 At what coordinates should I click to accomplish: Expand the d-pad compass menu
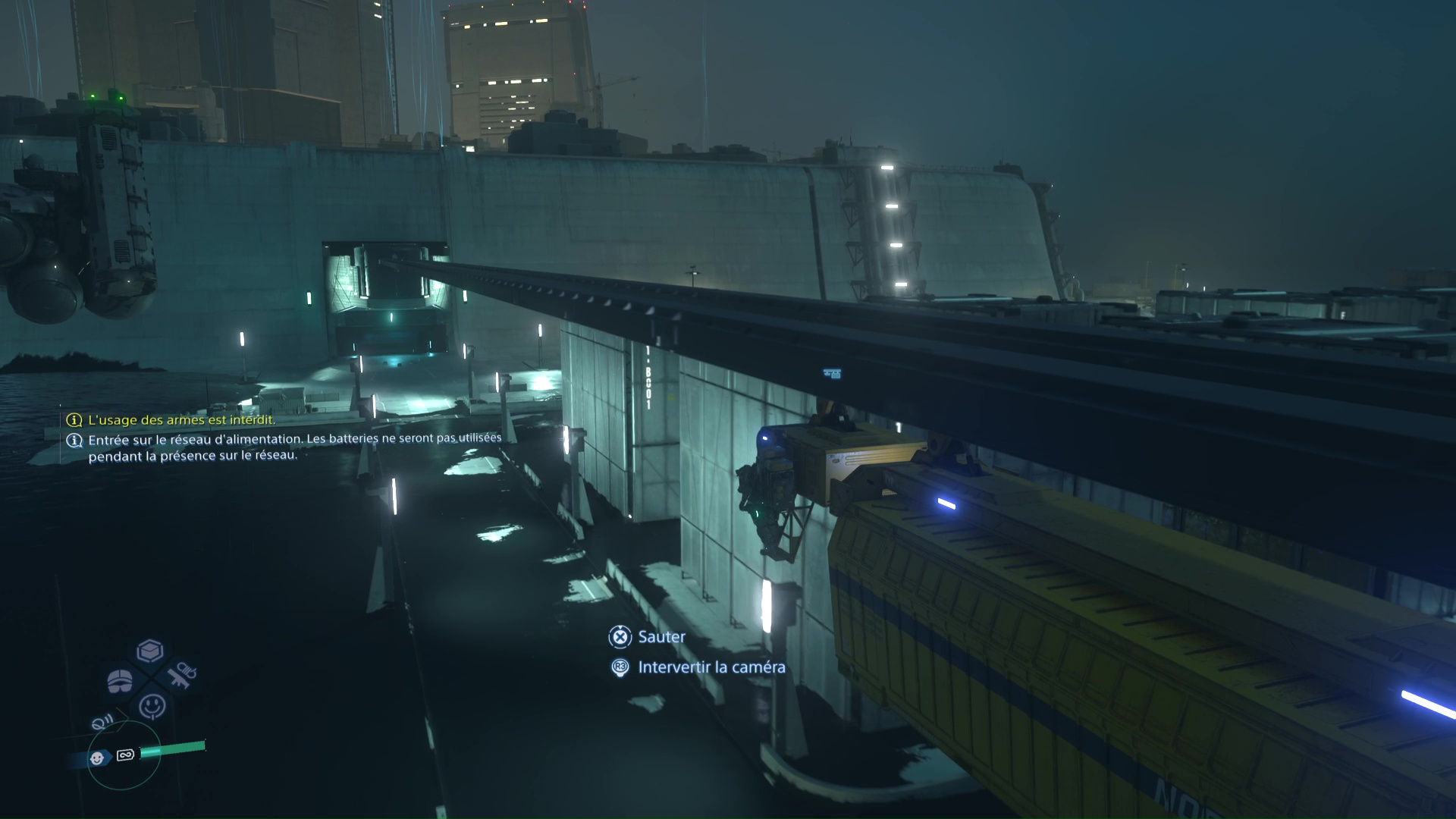point(151,678)
